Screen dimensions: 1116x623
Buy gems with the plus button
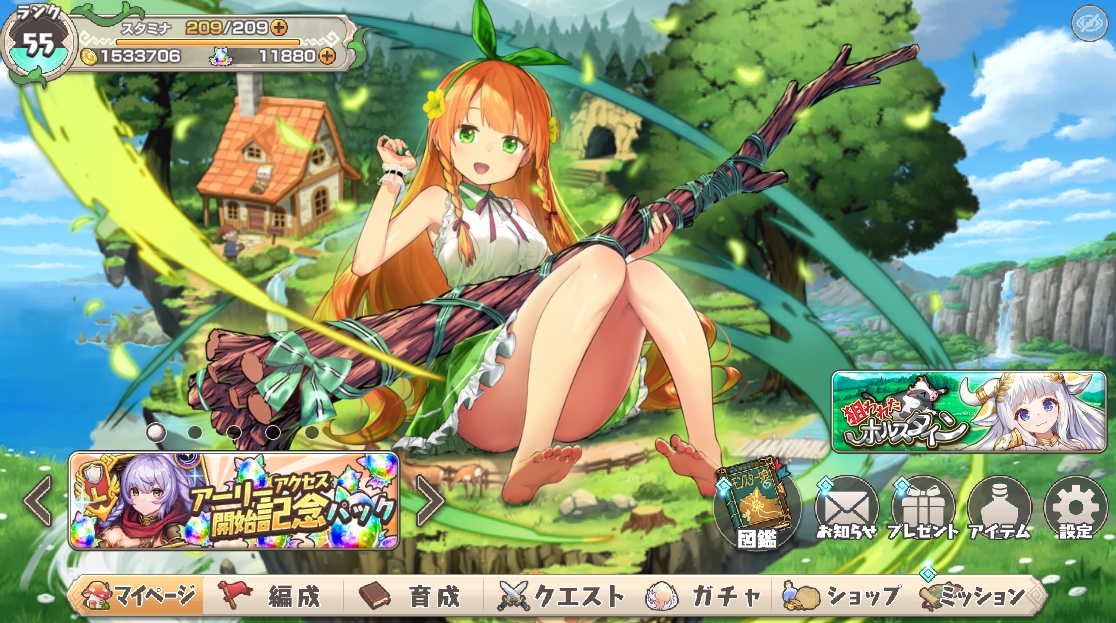coord(327,56)
